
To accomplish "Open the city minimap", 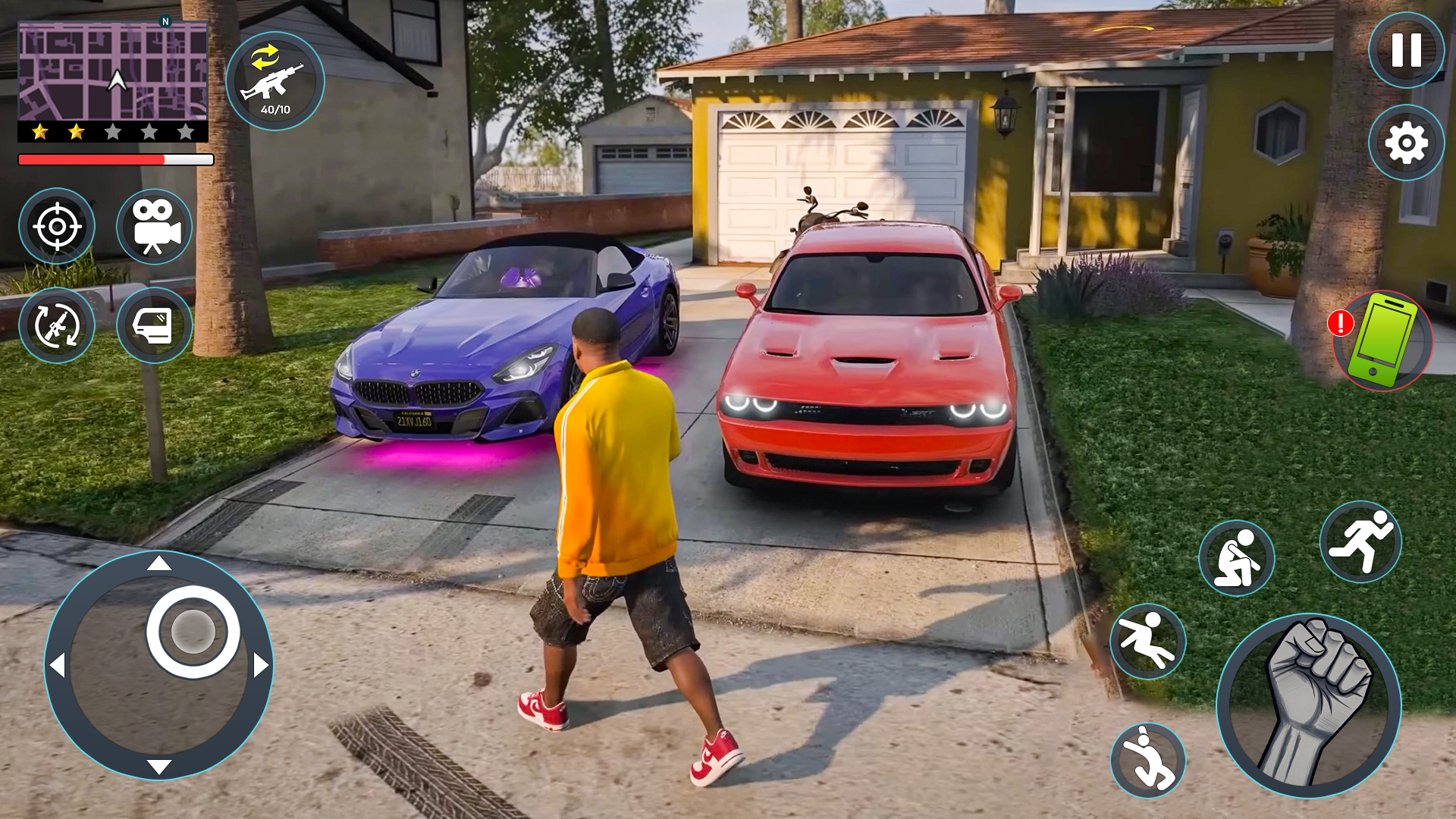I will [x=113, y=71].
